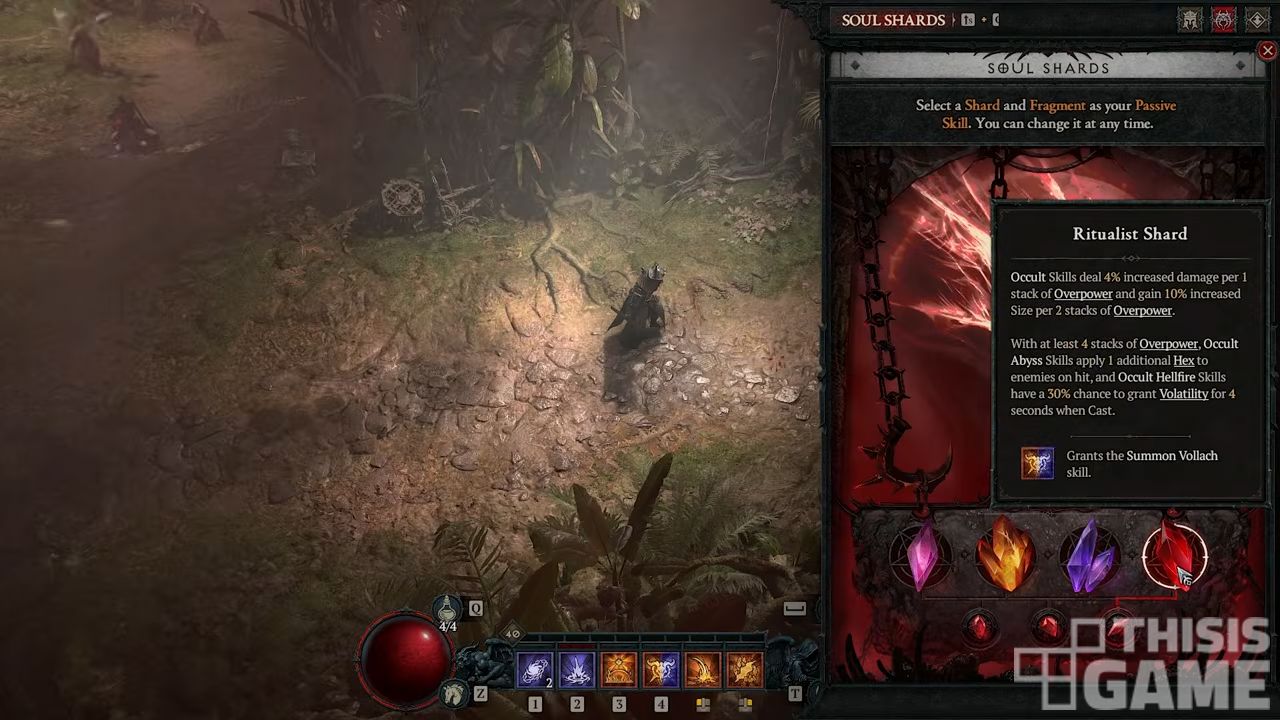Viewport: 1280px width, 720px height.
Task: Summon the mount with the horse icon
Action: (455, 691)
